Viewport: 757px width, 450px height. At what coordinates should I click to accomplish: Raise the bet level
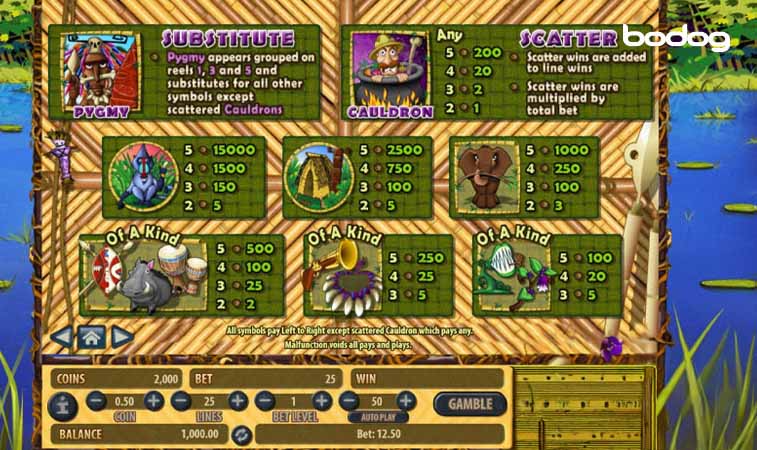(x=321, y=401)
